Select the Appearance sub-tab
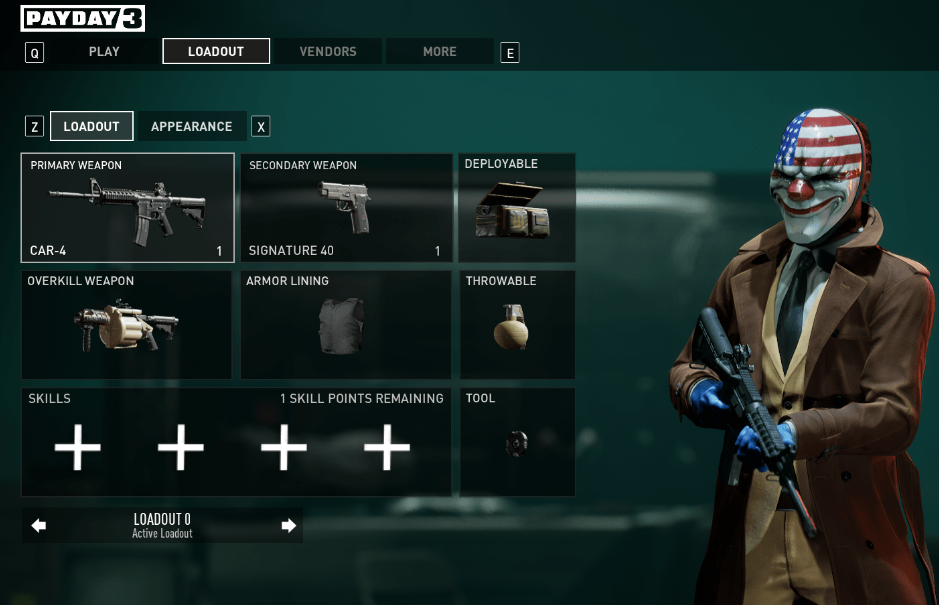The width and height of the screenshot is (939, 605). pyautogui.click(x=191, y=127)
